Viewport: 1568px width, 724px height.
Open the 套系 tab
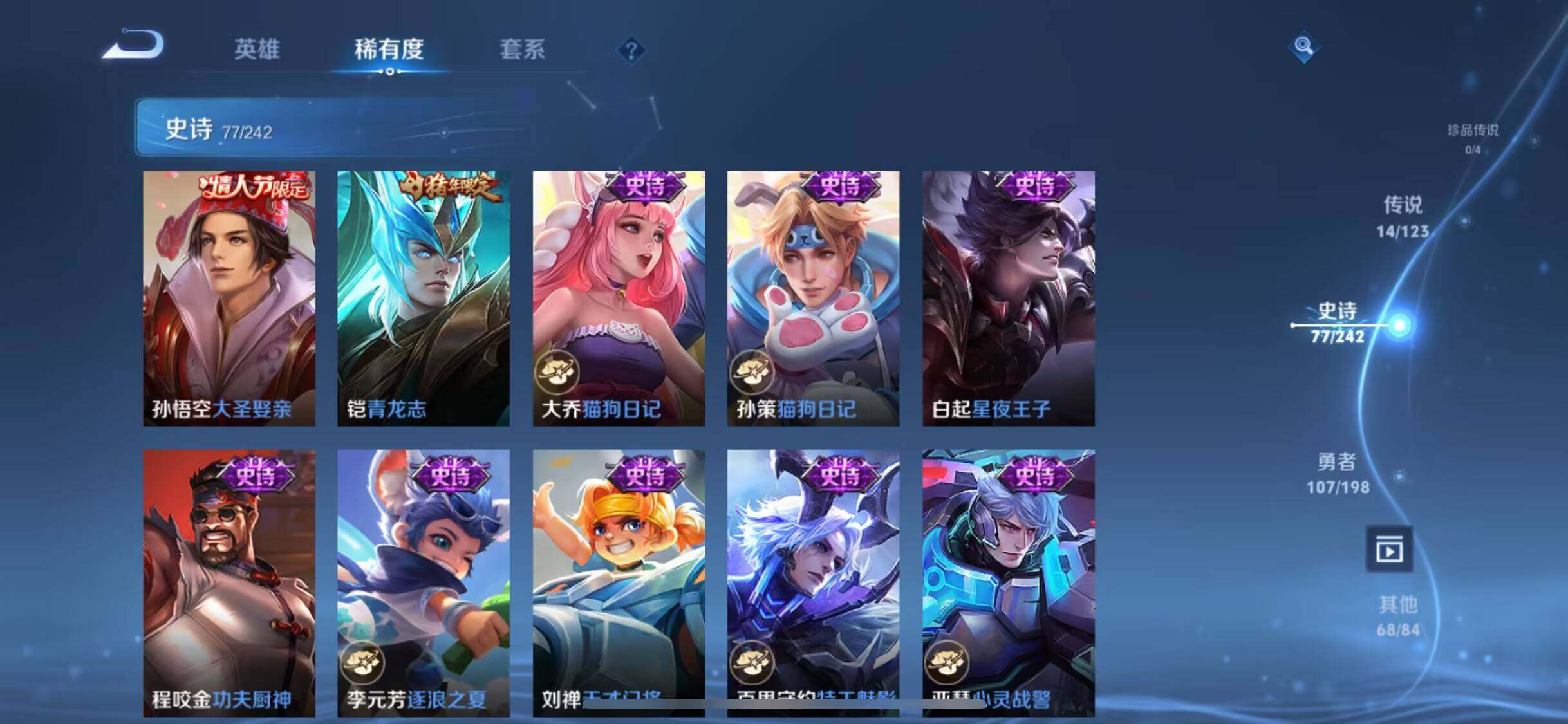(x=522, y=50)
